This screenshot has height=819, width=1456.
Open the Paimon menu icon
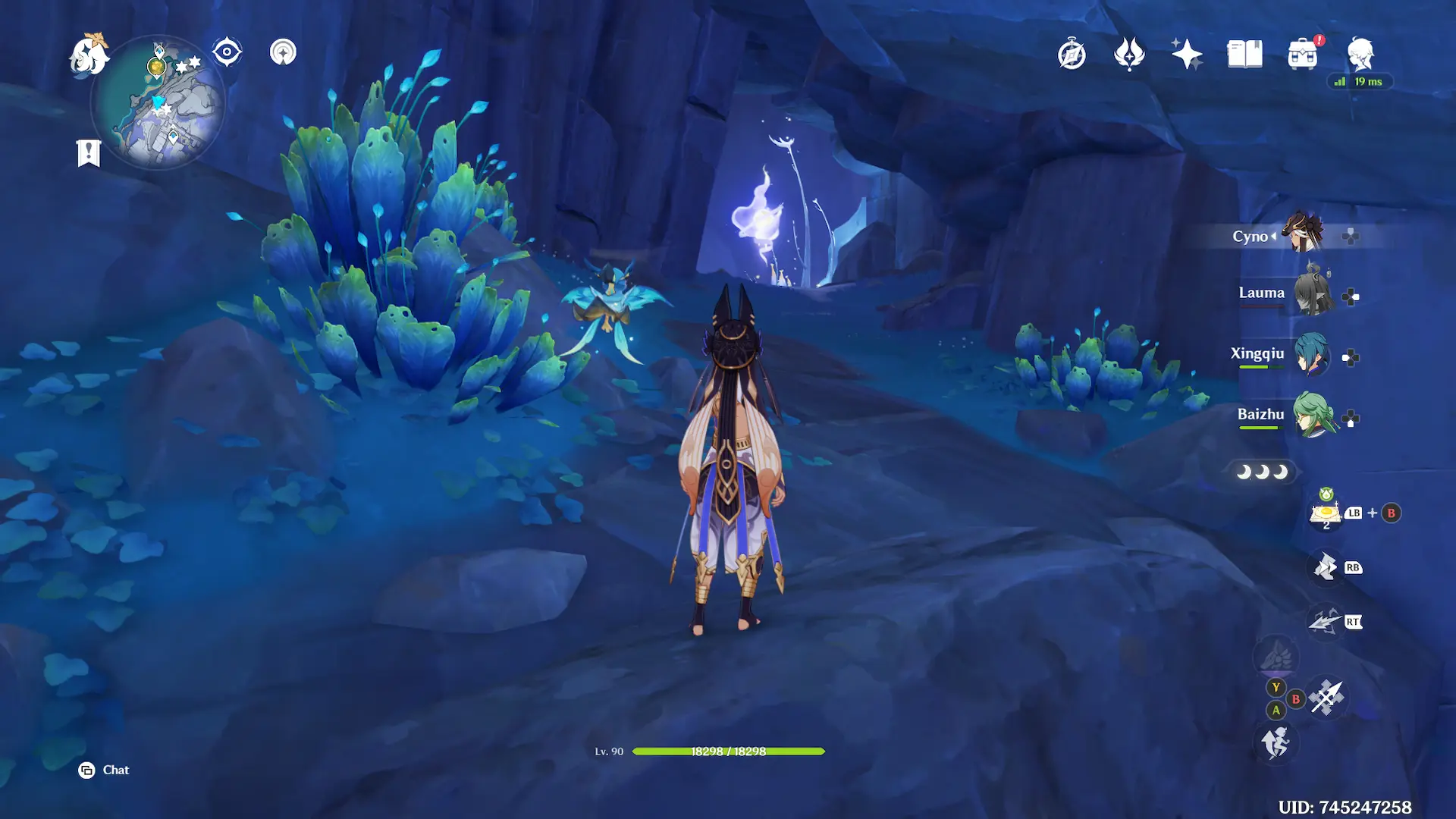coord(89,55)
